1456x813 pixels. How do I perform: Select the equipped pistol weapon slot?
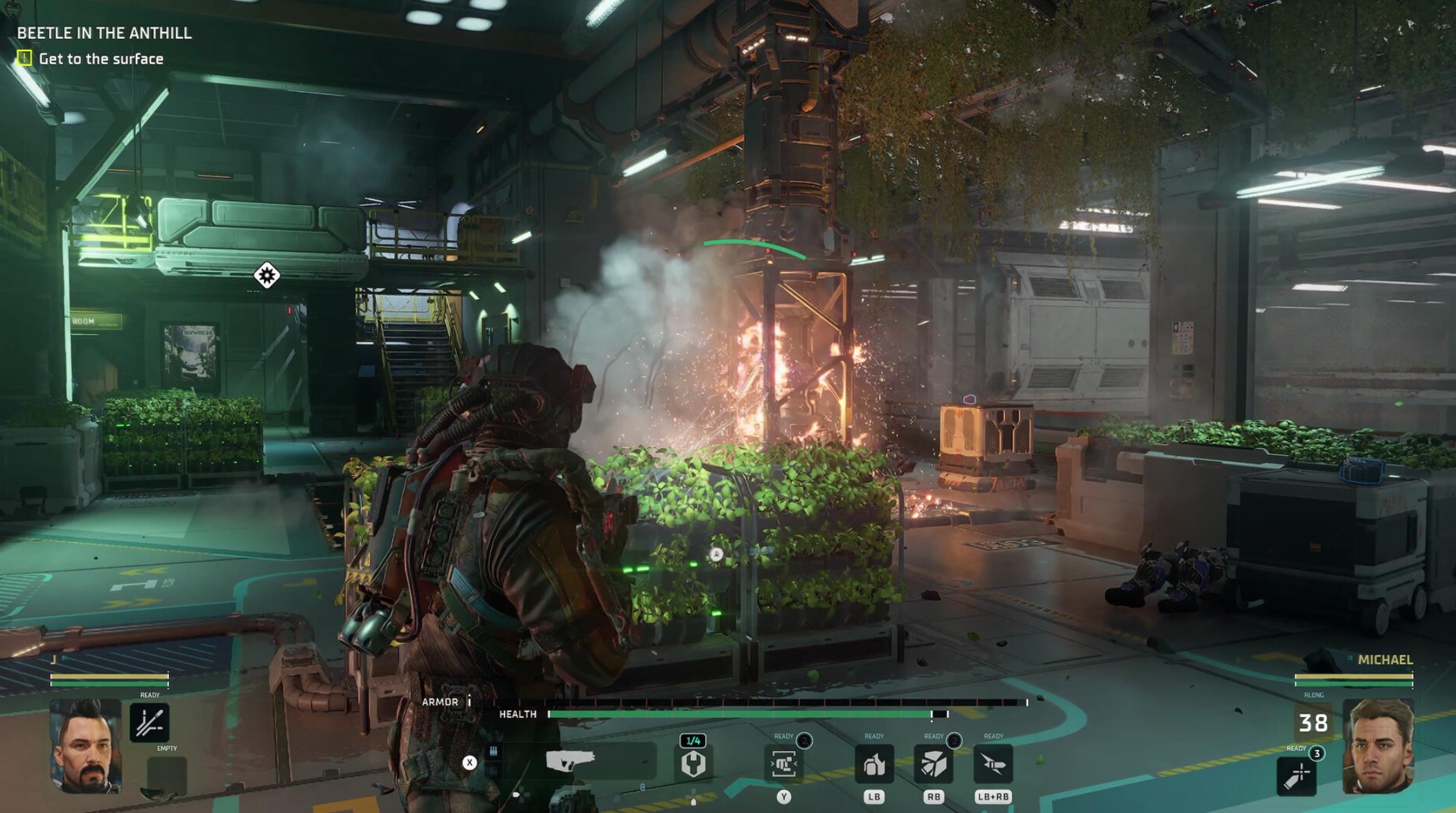[x=571, y=762]
